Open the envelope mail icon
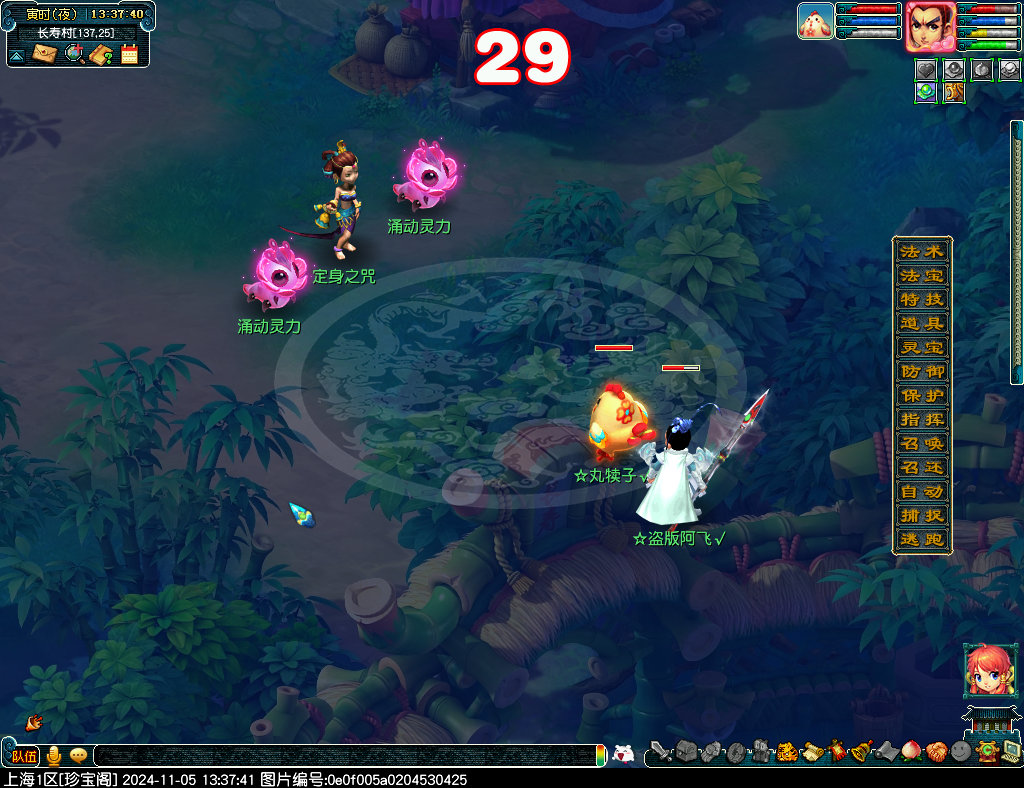Screen dimensions: 1024x788 click(x=45, y=54)
